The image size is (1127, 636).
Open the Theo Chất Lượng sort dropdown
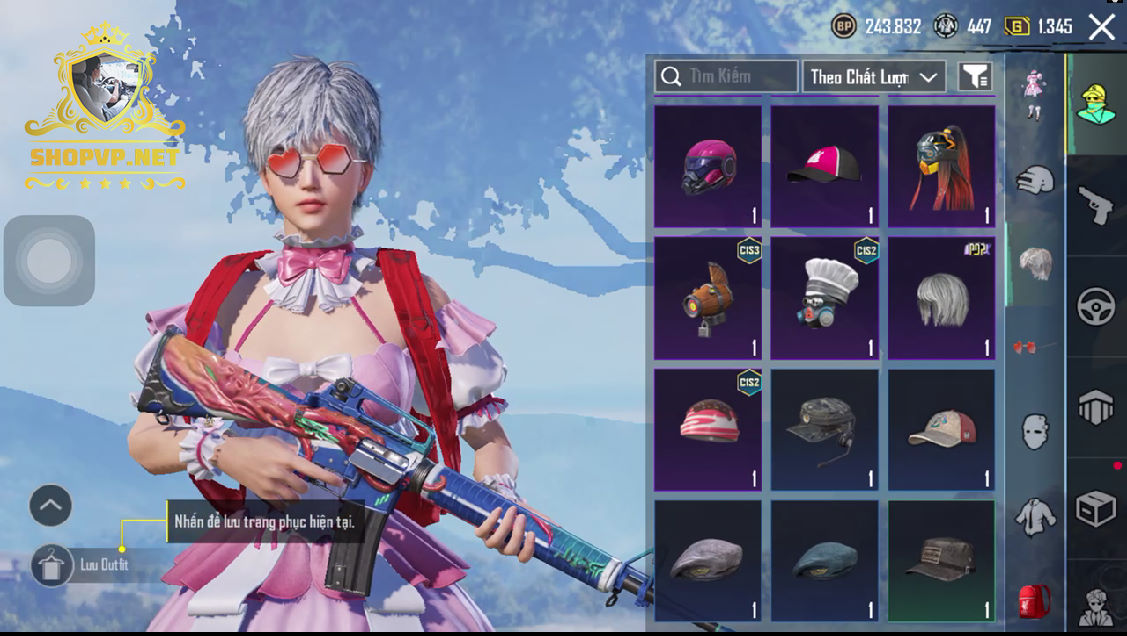tap(874, 76)
